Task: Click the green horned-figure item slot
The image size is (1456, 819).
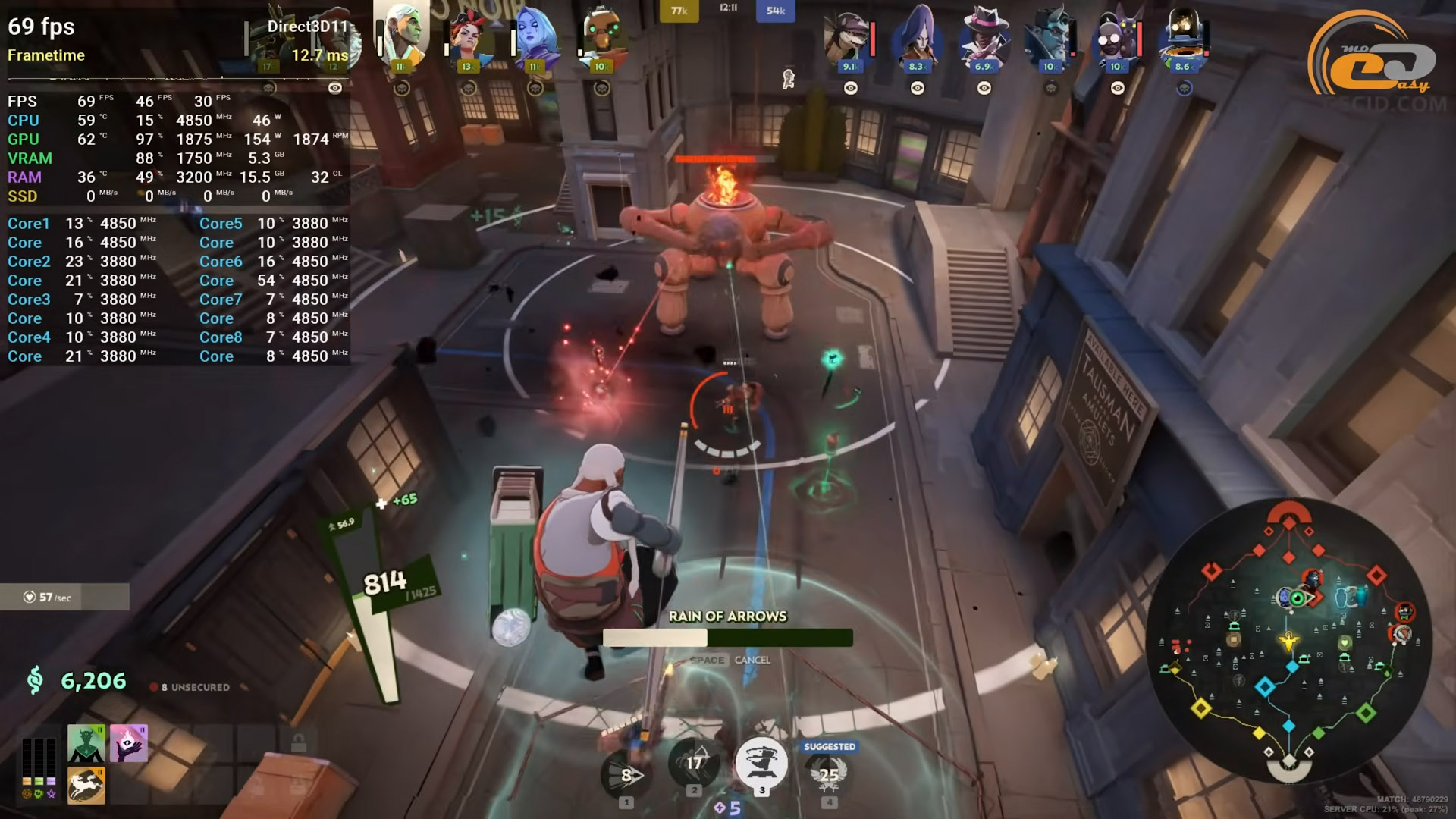Action: pyautogui.click(x=86, y=743)
